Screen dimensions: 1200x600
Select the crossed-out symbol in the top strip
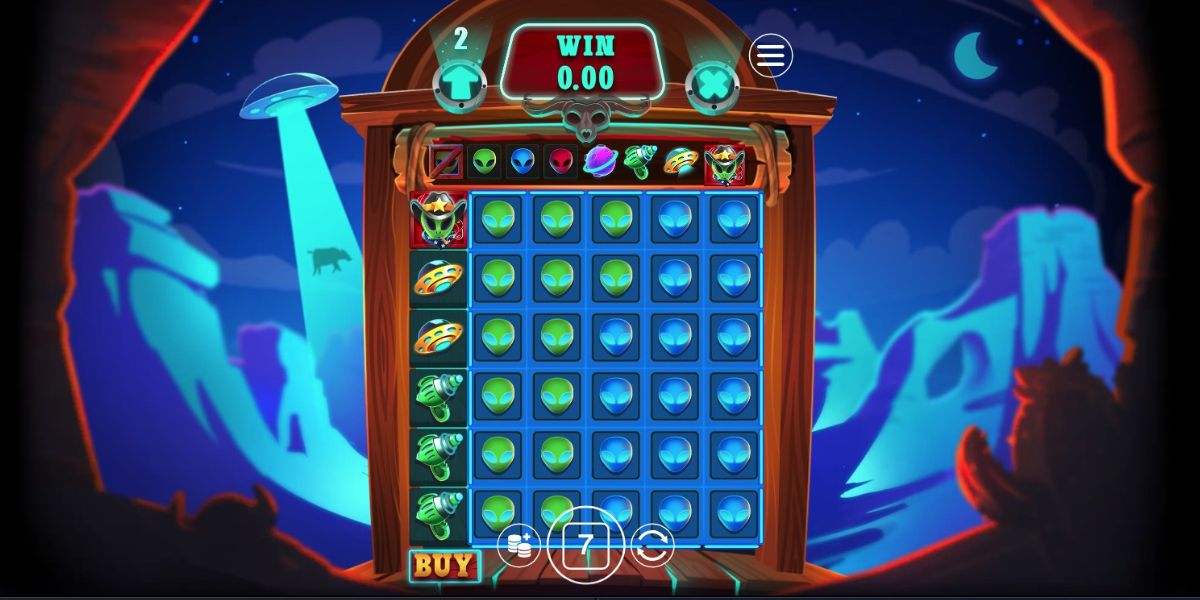445,161
